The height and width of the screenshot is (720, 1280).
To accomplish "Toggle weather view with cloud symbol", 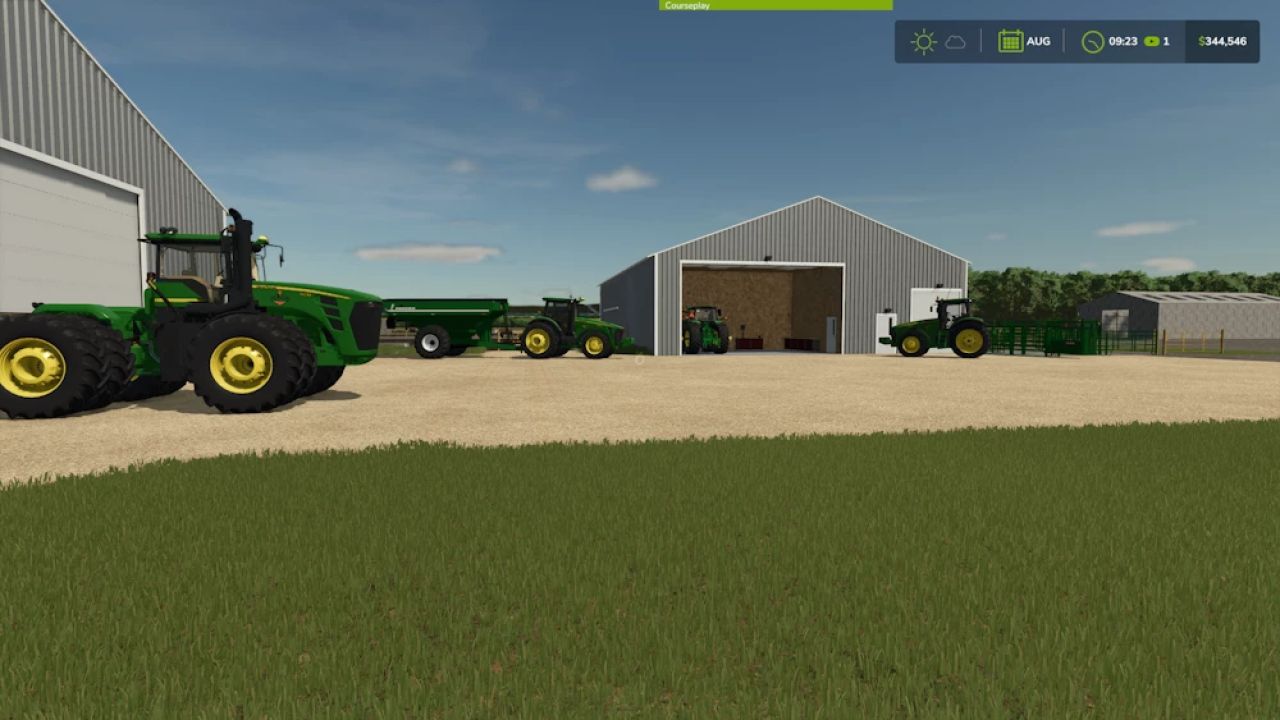I will coord(955,41).
